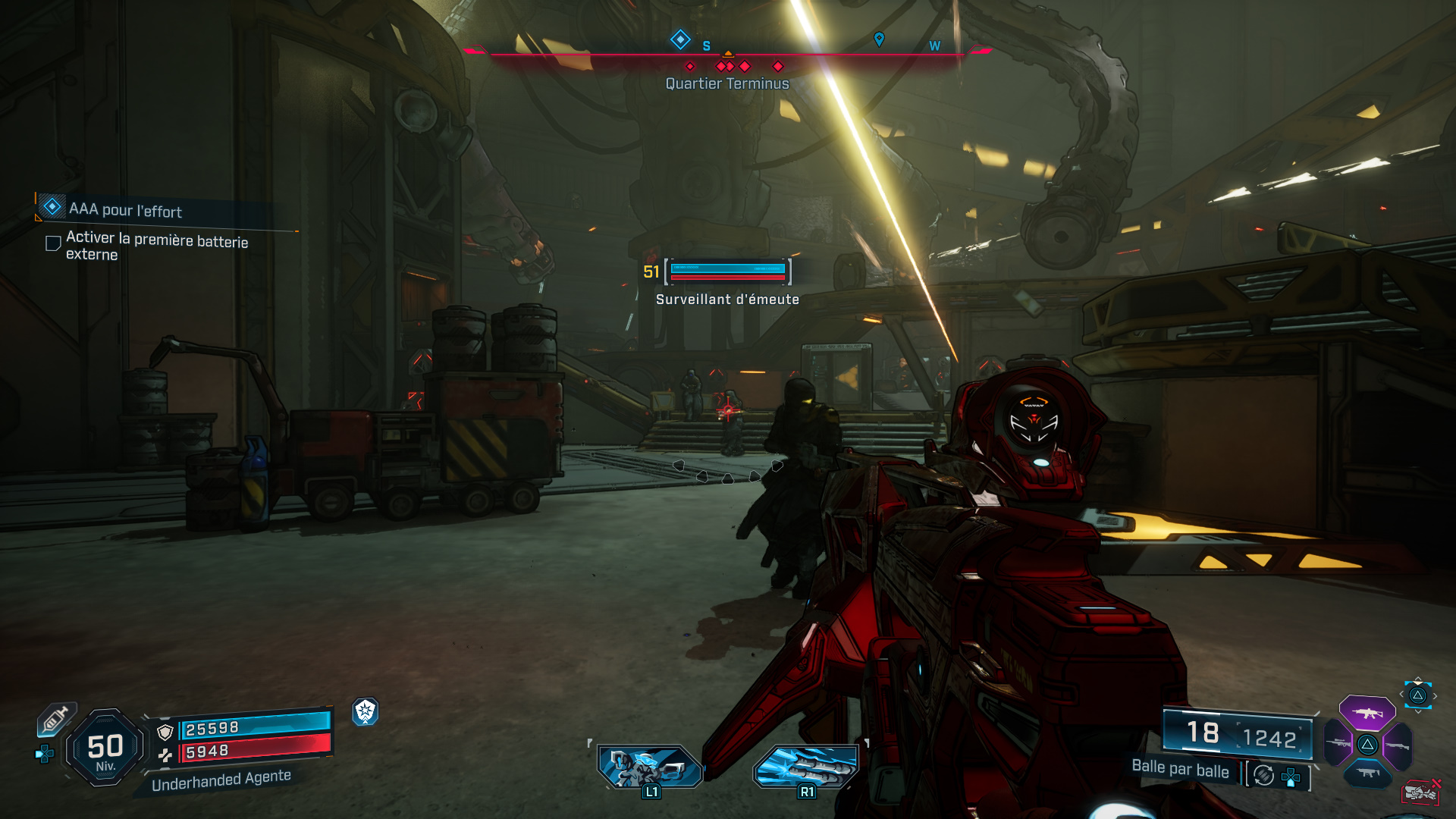Click the shield buff status icon

coord(366,711)
